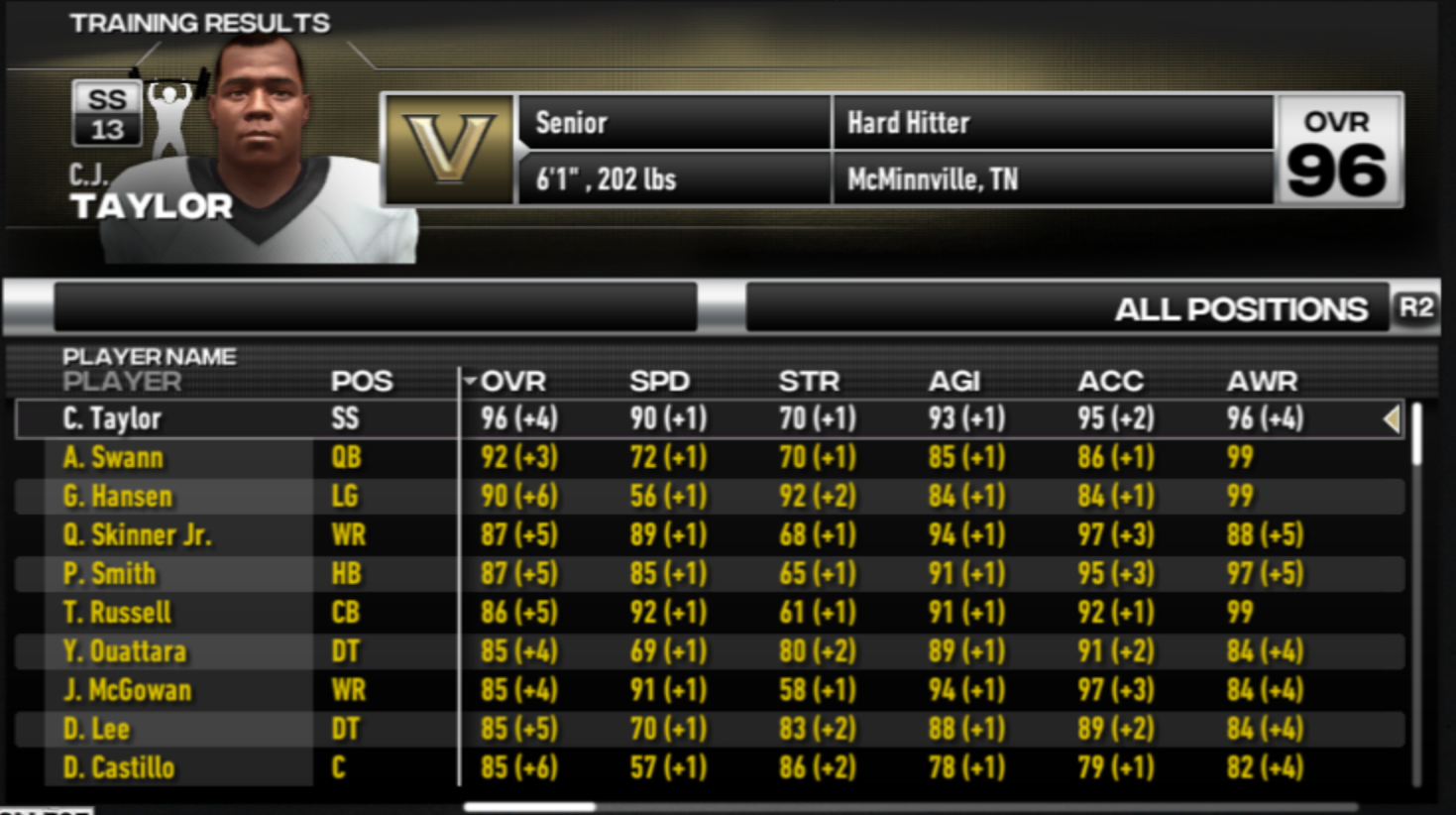Change the All Positions filter
The image size is (1456, 815).
[x=1241, y=309]
